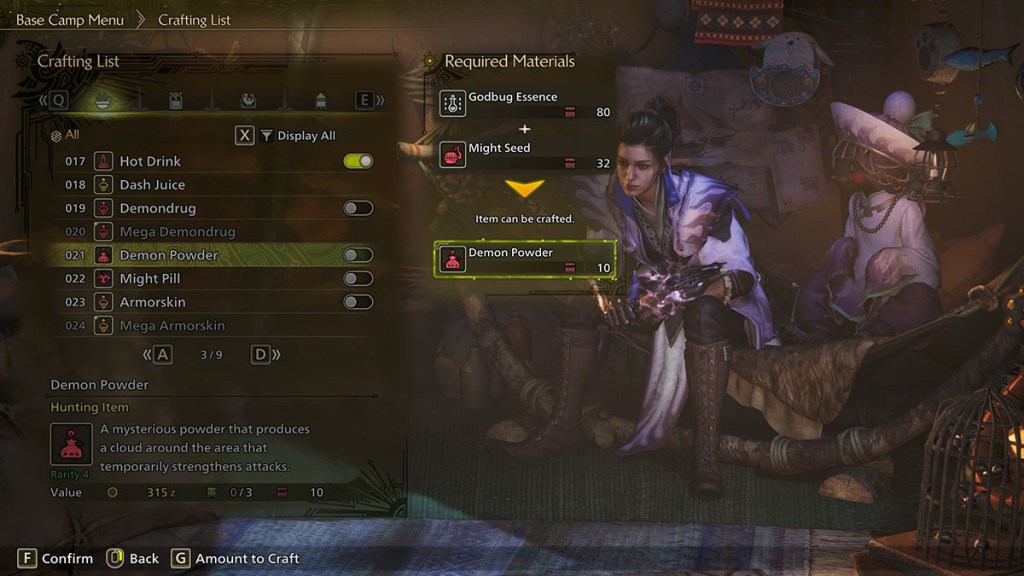
Task: Enable the Demondrug auto-craft toggle
Action: pyautogui.click(x=358, y=208)
